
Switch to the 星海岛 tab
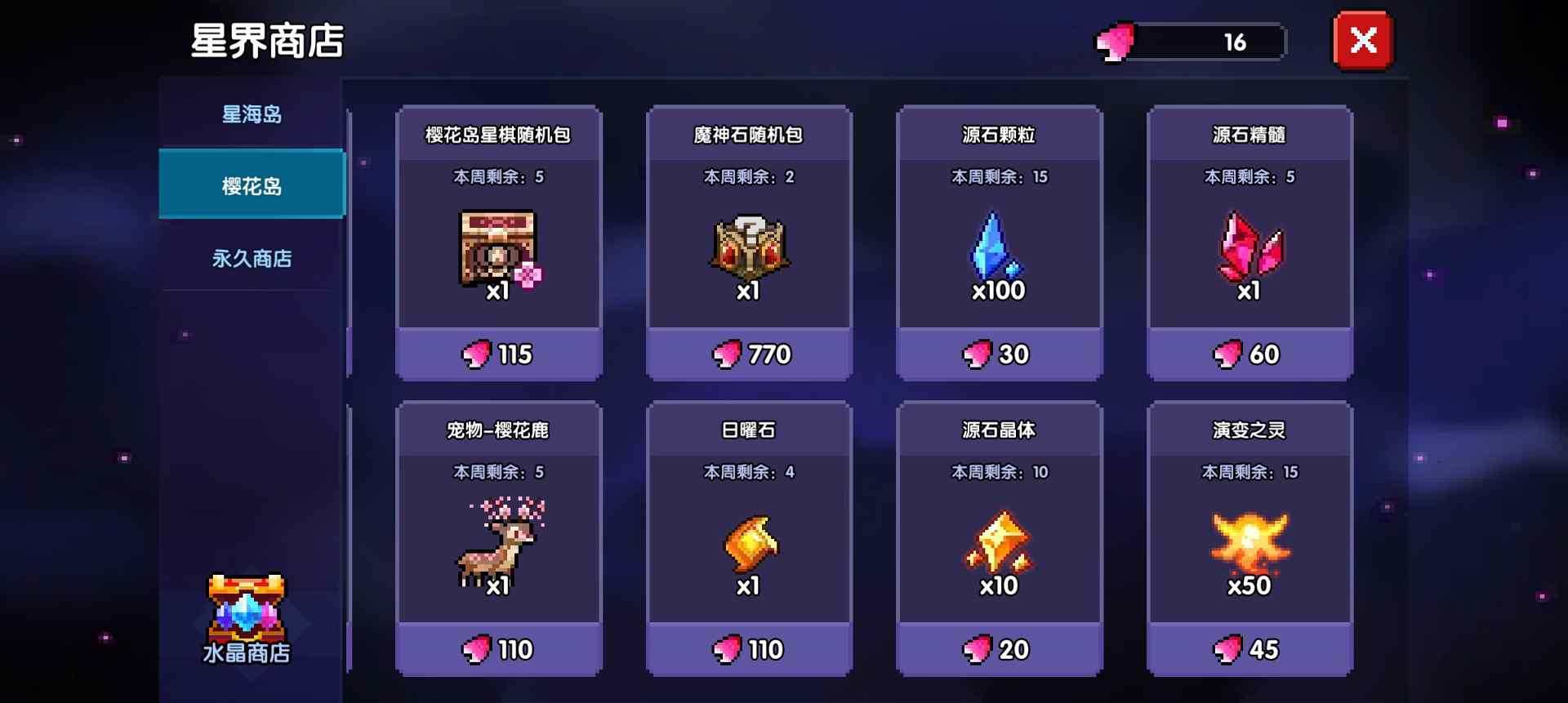(x=251, y=116)
